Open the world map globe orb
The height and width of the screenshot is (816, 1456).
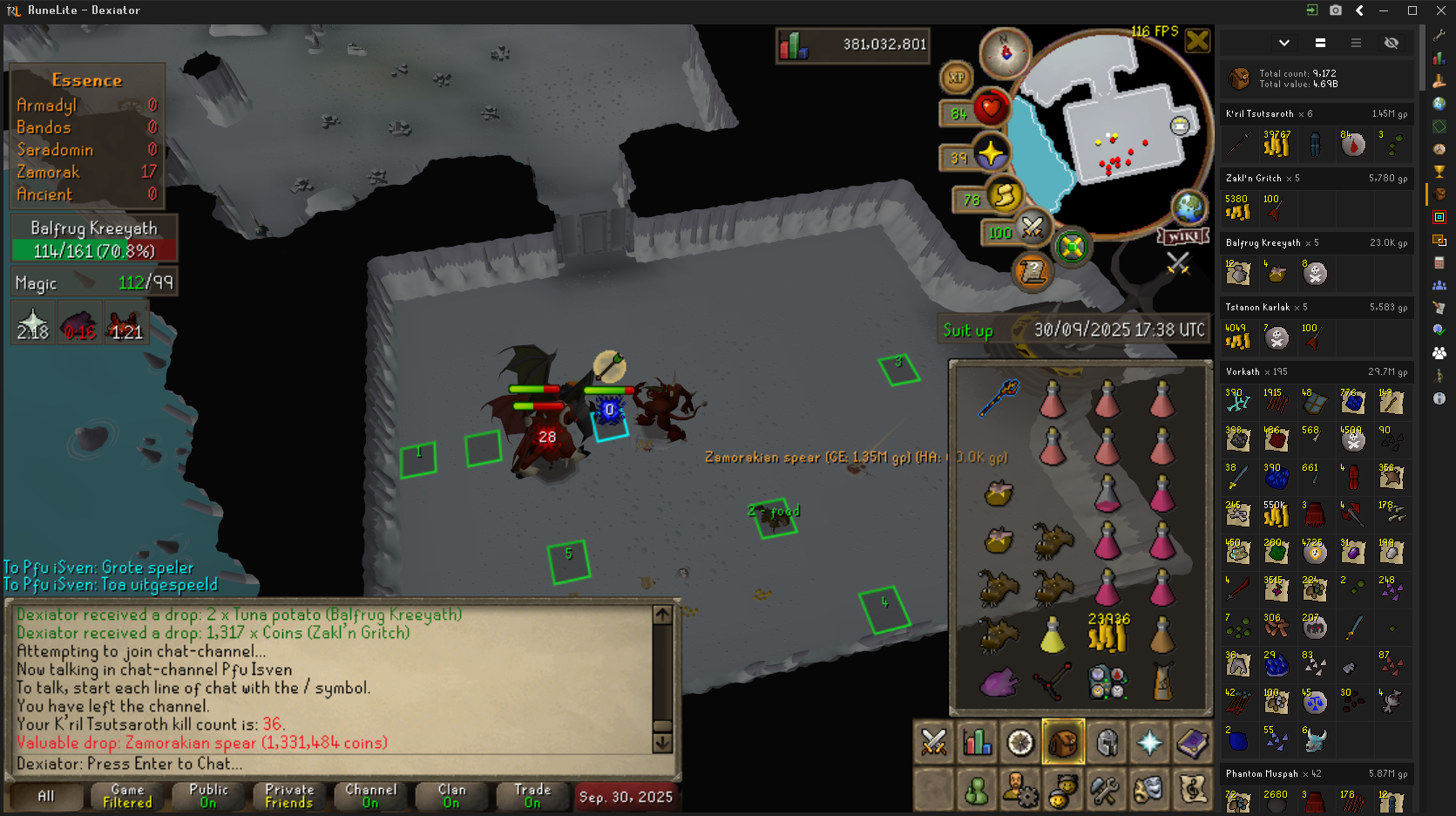[x=1189, y=208]
